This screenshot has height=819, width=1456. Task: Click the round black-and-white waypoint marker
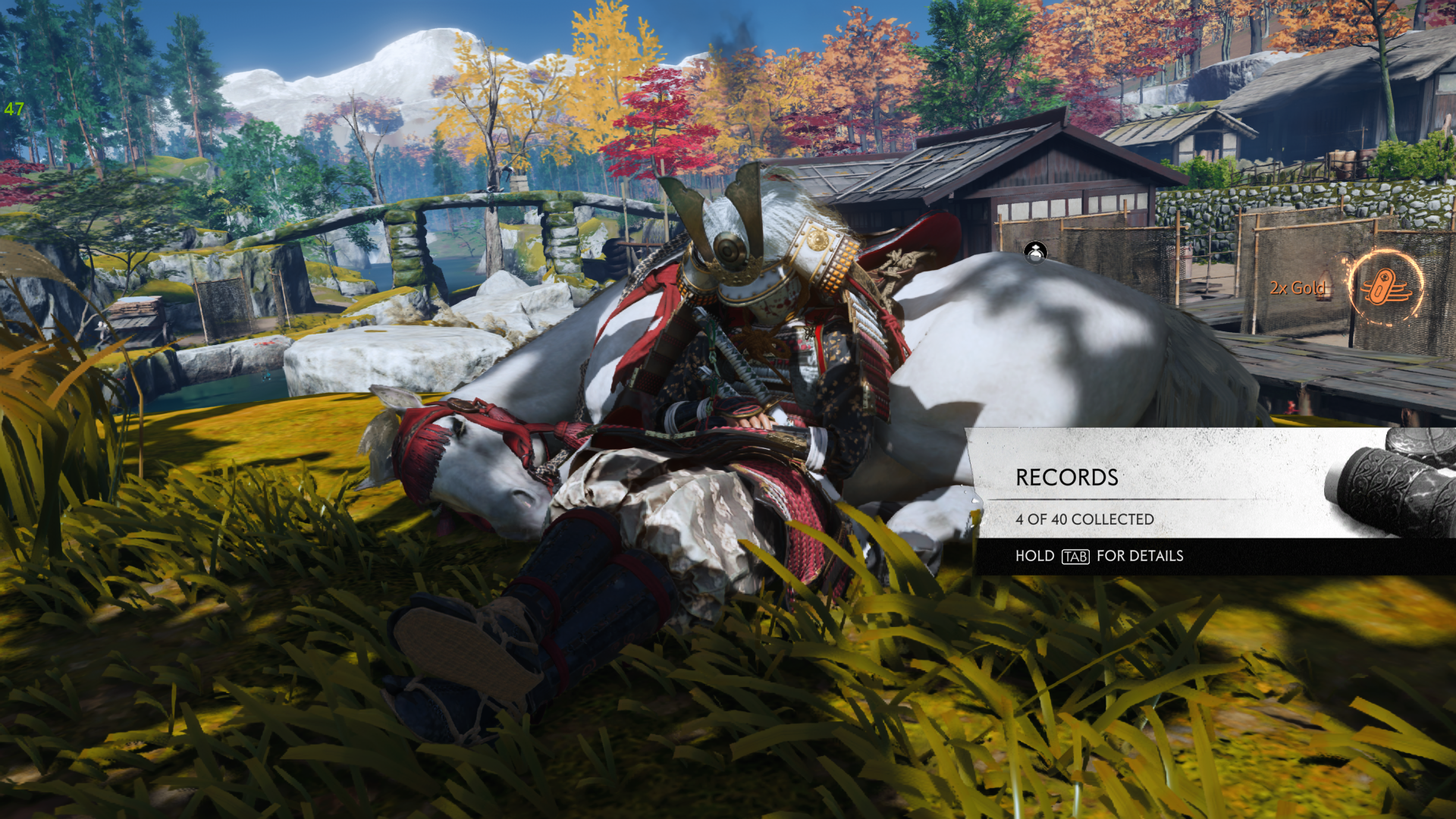coord(1035,252)
